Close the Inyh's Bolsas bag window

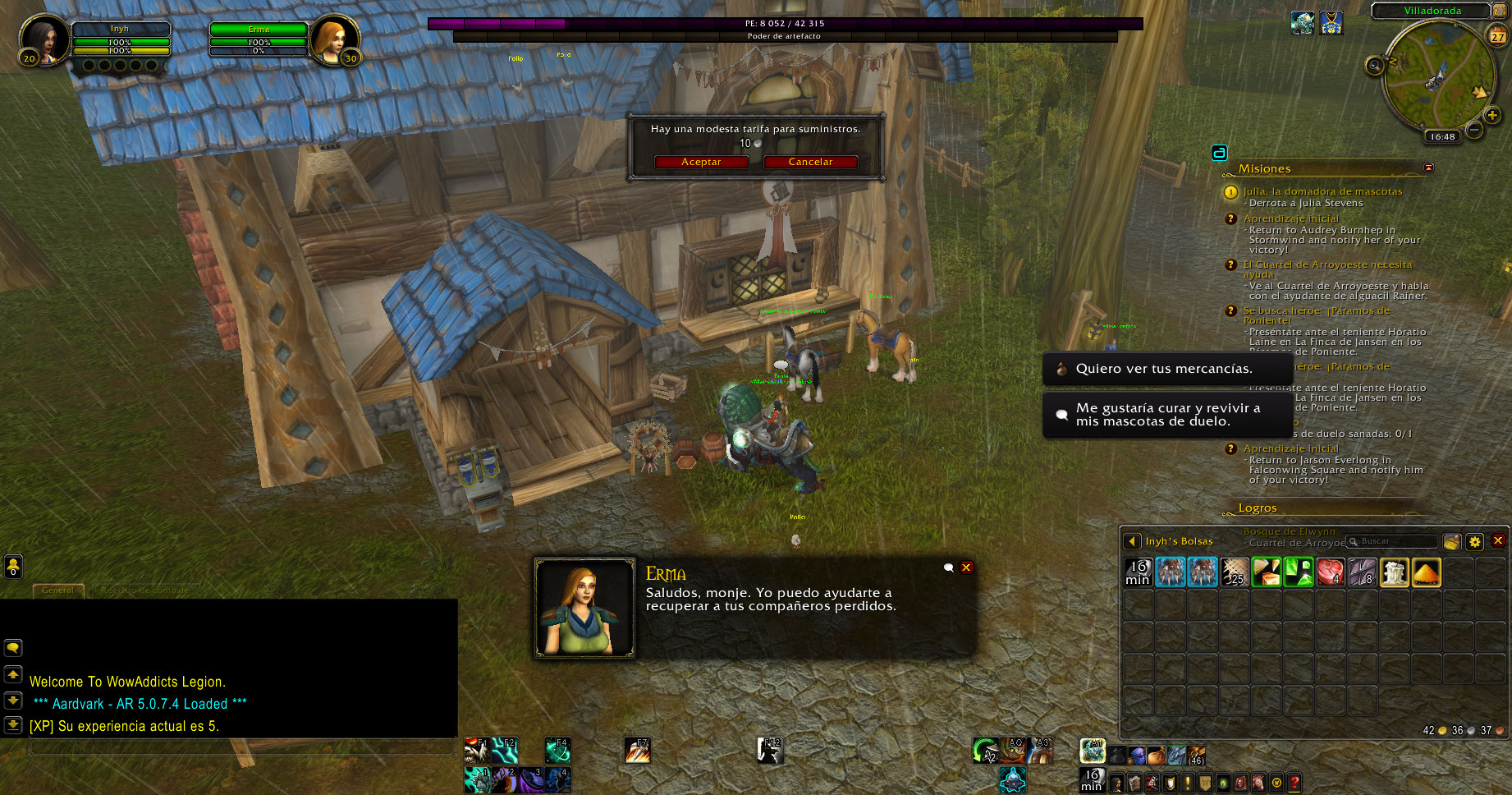coord(1498,540)
